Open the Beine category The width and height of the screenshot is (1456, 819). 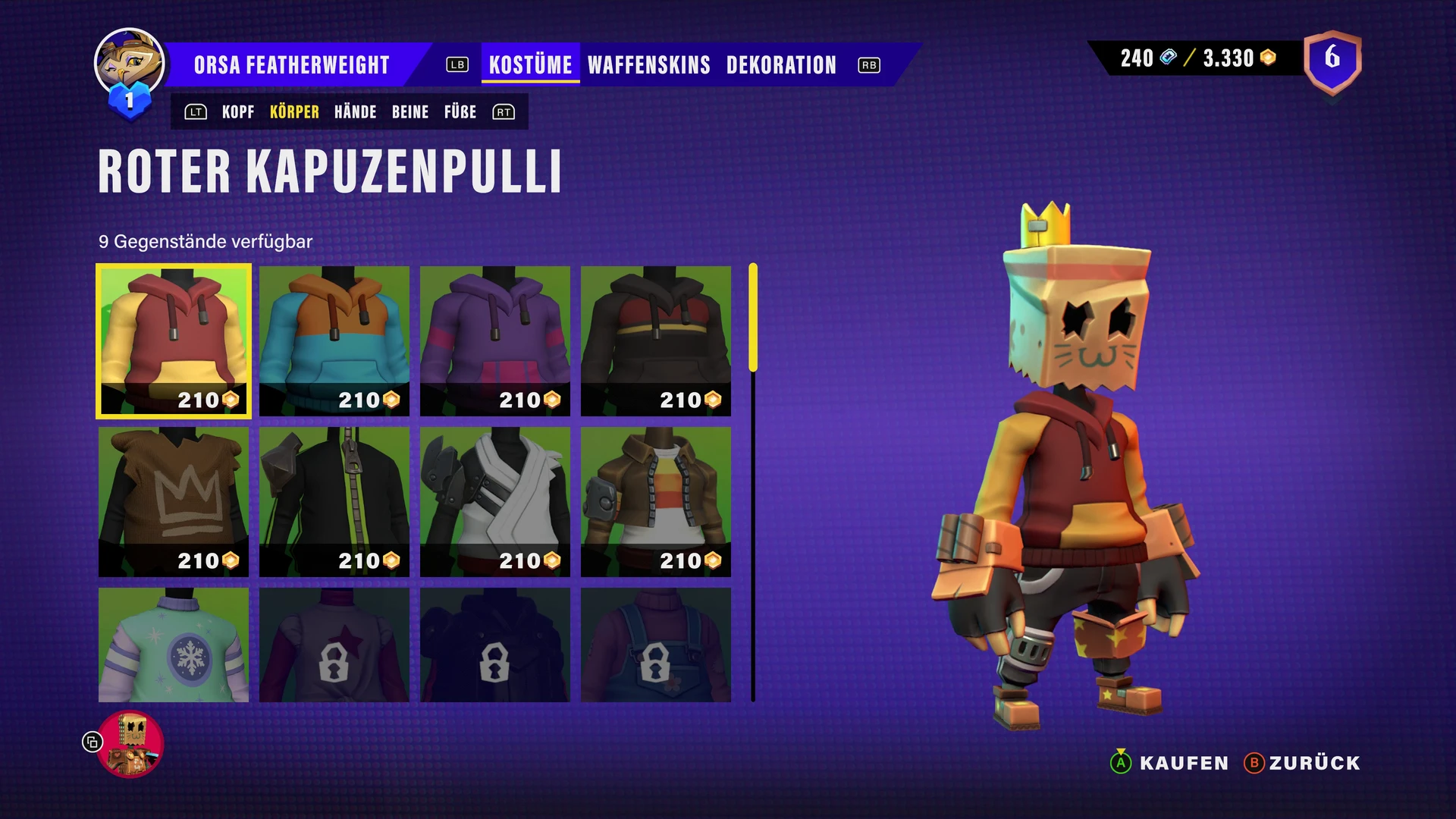pyautogui.click(x=410, y=112)
